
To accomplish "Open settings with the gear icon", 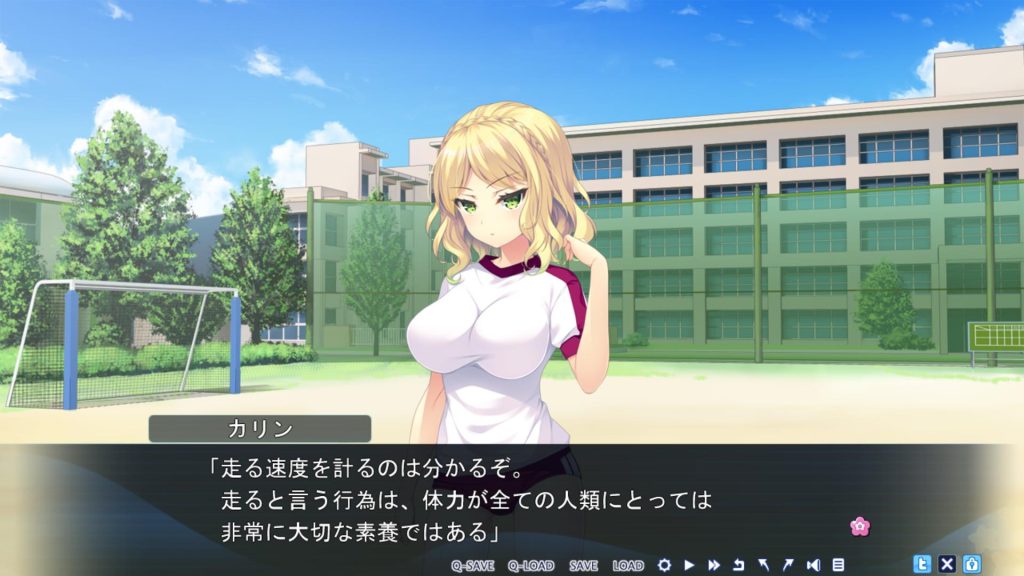I will click(x=664, y=565).
